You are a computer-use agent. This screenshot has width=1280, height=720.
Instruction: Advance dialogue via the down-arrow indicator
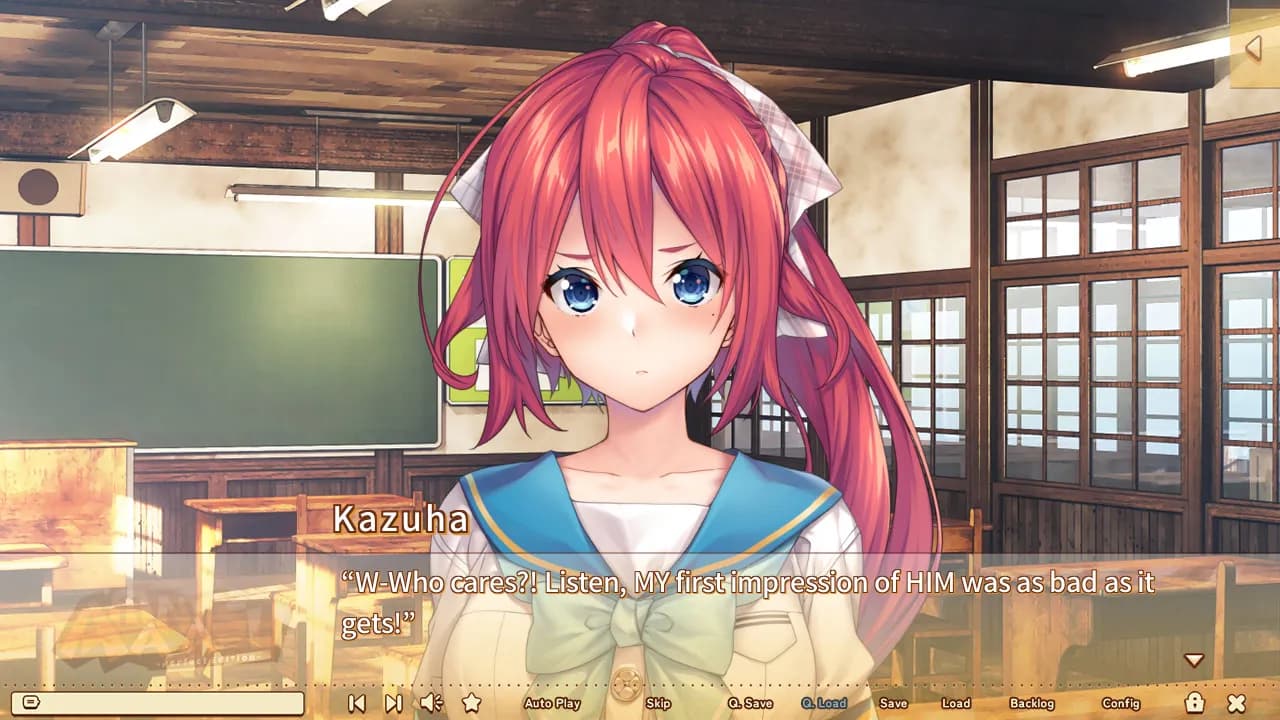(1193, 660)
